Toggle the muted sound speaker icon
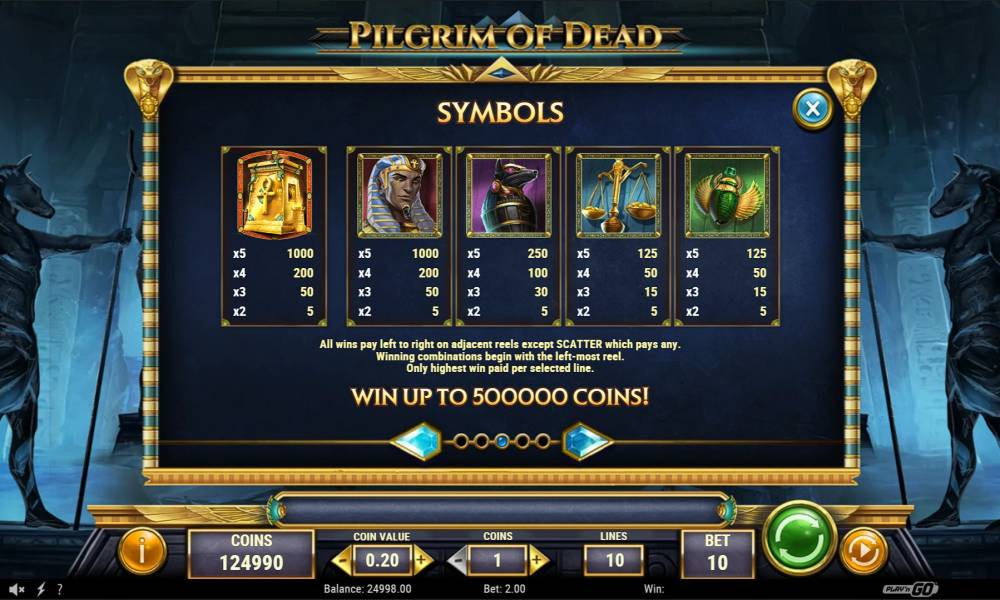Image resolution: width=1000 pixels, height=600 pixels. (x=18, y=589)
